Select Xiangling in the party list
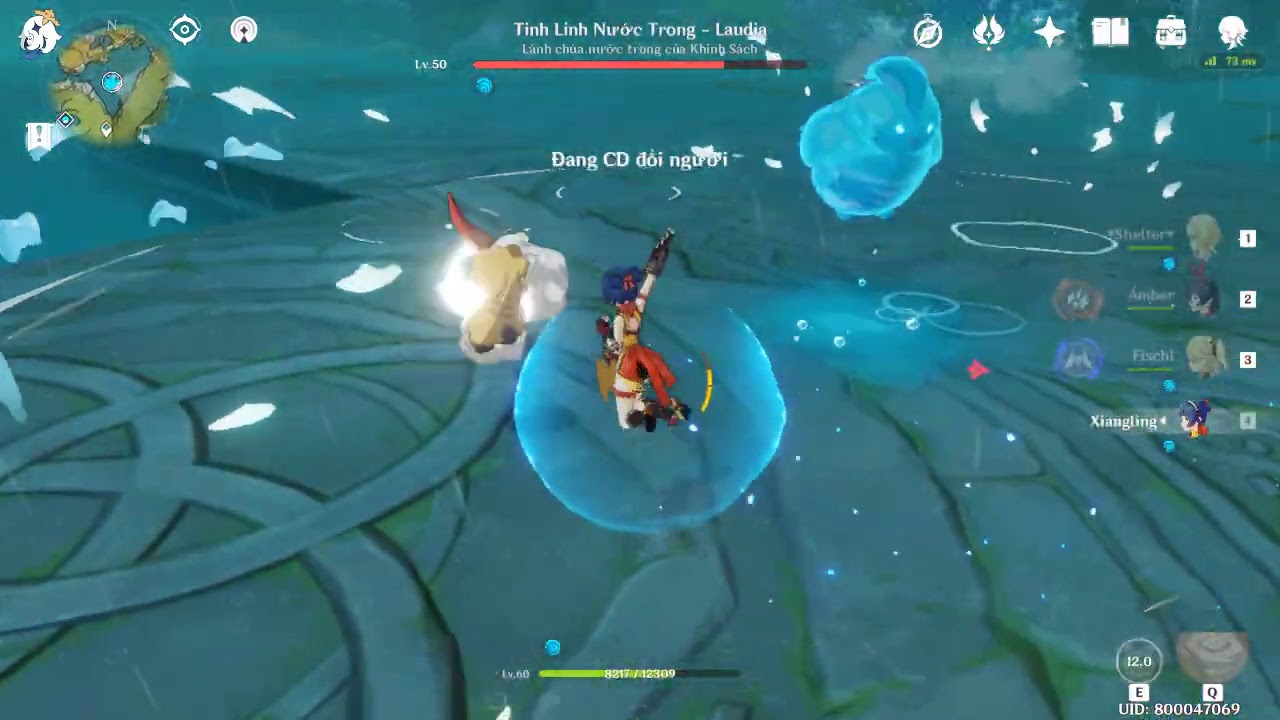 click(1195, 420)
